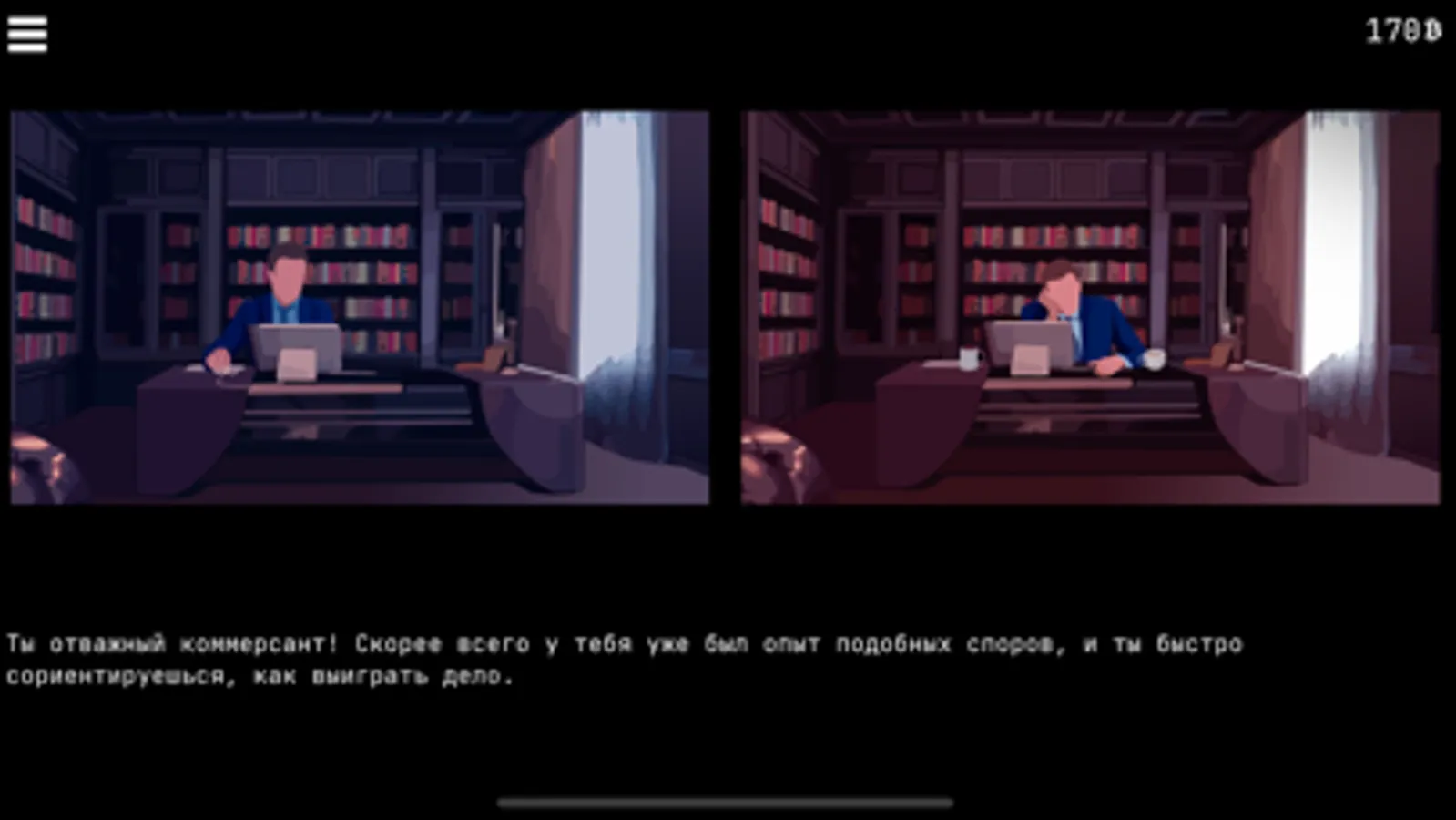Choose the right image of tired man
The width and height of the screenshot is (1456, 820).
(x=1093, y=305)
